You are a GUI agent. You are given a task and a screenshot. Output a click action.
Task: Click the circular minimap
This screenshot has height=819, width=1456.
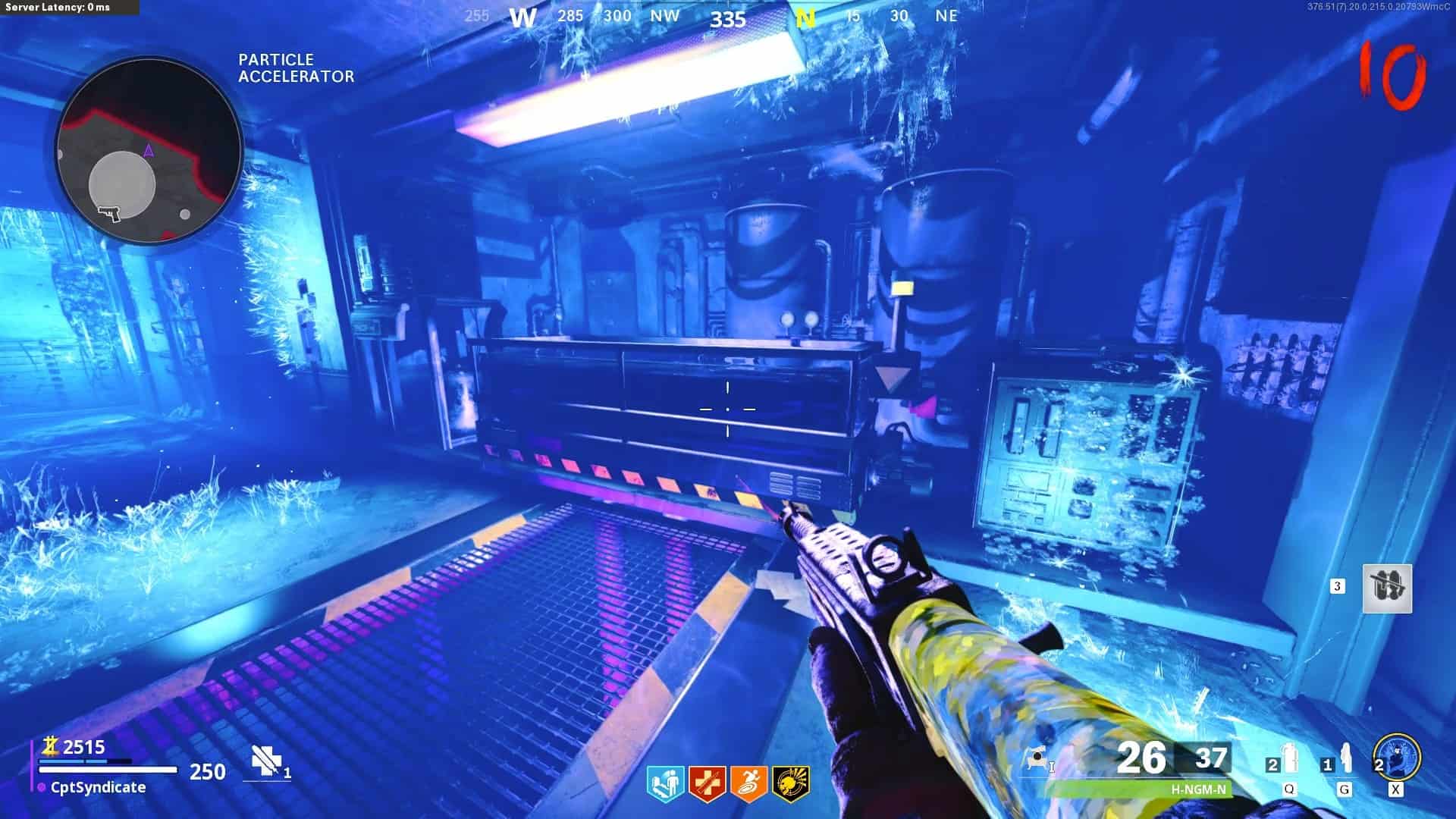coord(149,150)
